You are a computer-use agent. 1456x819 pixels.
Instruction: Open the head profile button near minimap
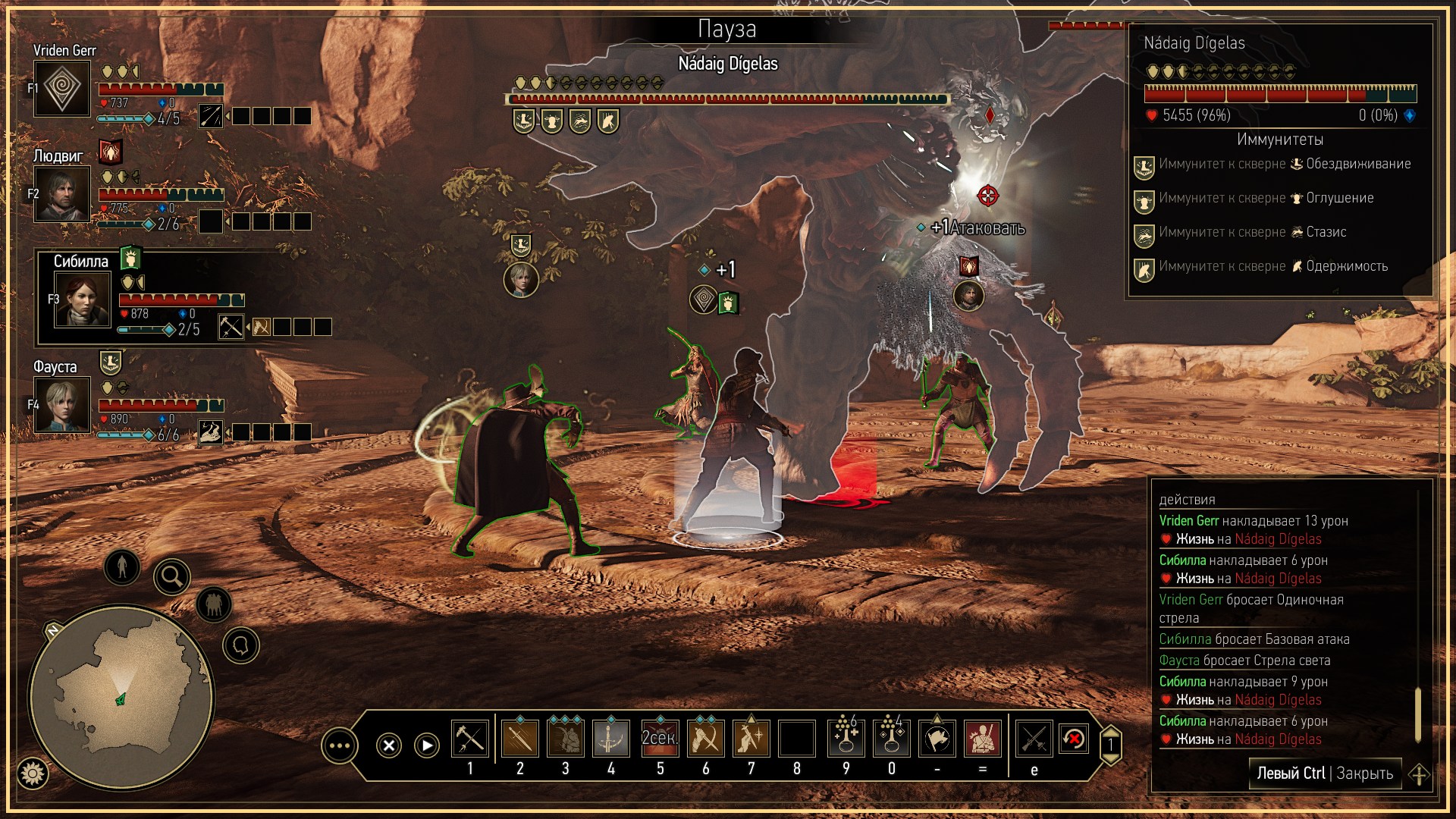[x=241, y=645]
